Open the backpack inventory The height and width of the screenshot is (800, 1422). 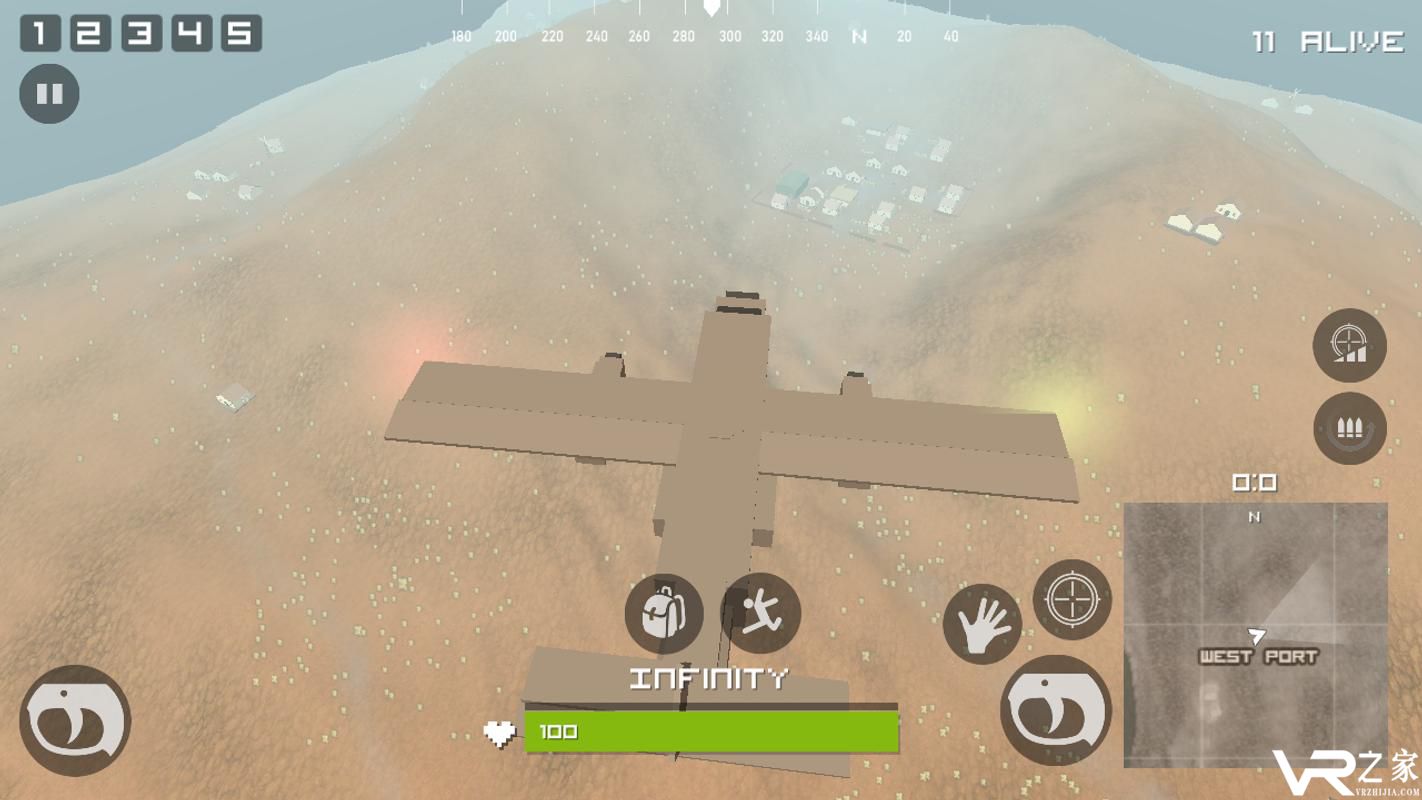tap(663, 613)
